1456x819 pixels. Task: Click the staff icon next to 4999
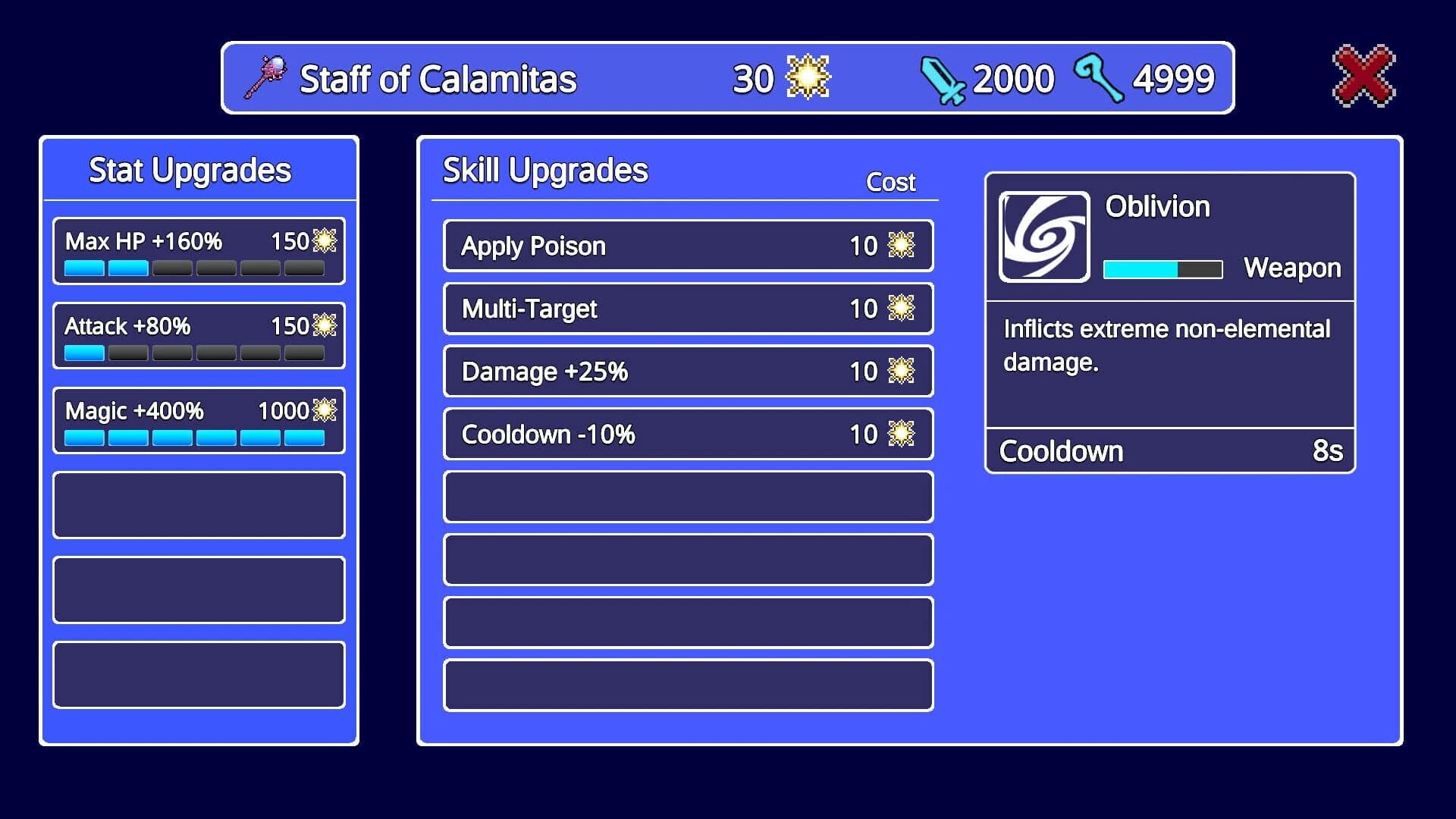[x=1101, y=77]
